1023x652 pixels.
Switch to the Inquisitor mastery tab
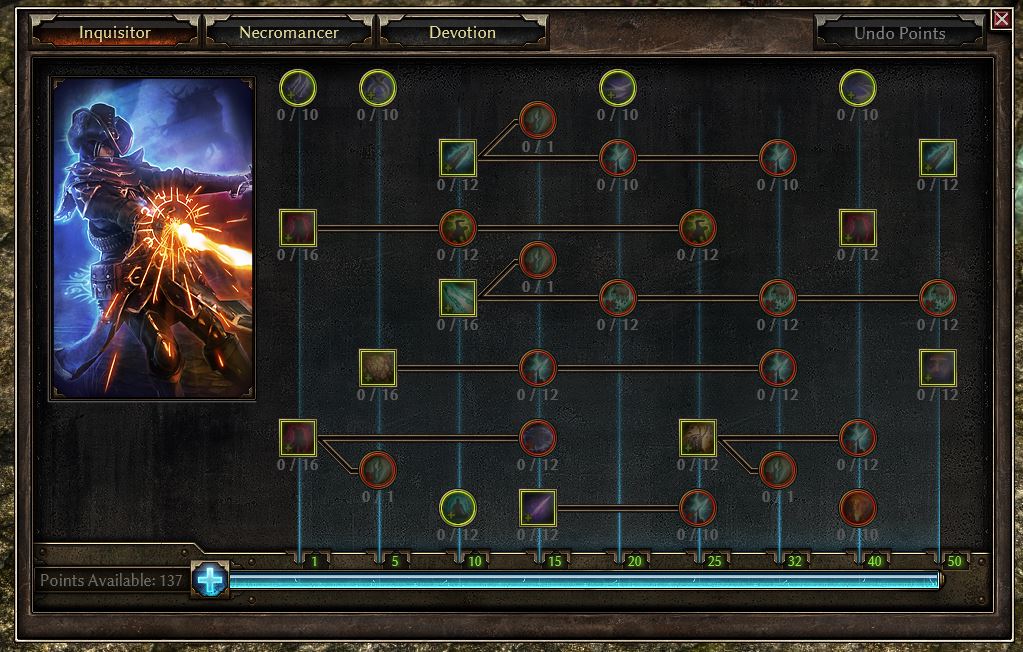coord(115,32)
